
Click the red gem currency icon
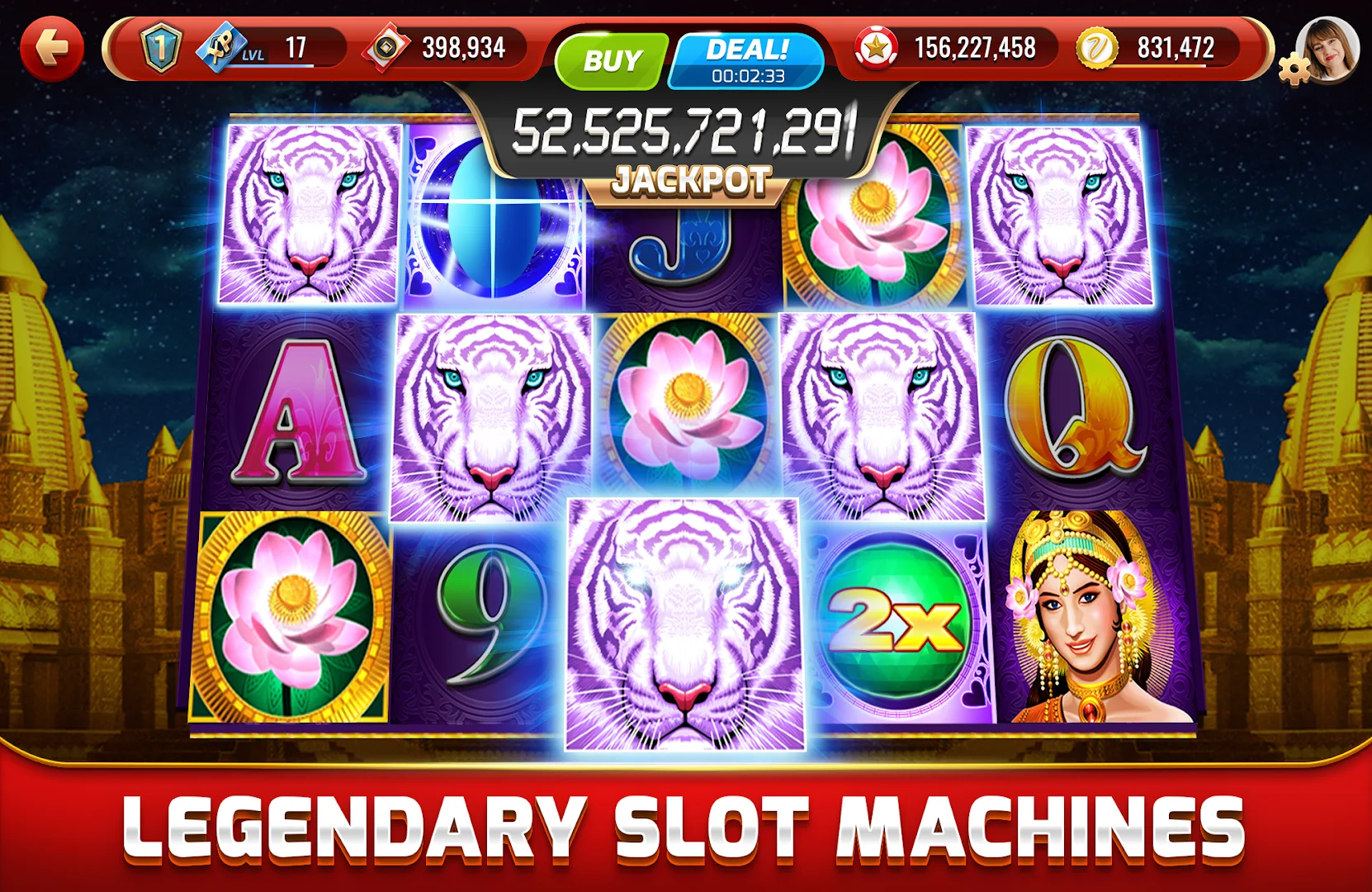385,47
